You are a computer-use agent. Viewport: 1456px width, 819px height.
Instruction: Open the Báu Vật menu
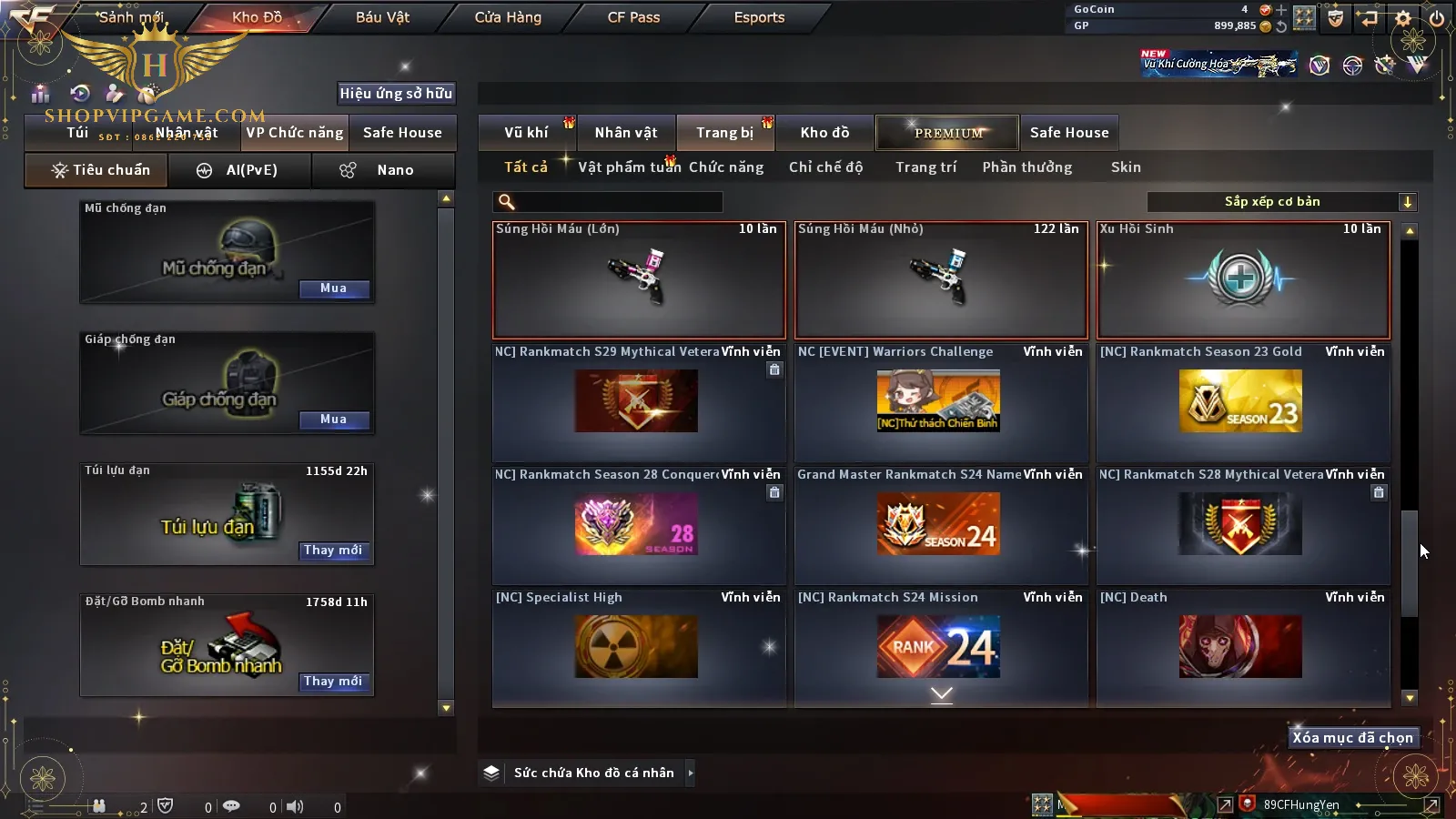click(382, 17)
